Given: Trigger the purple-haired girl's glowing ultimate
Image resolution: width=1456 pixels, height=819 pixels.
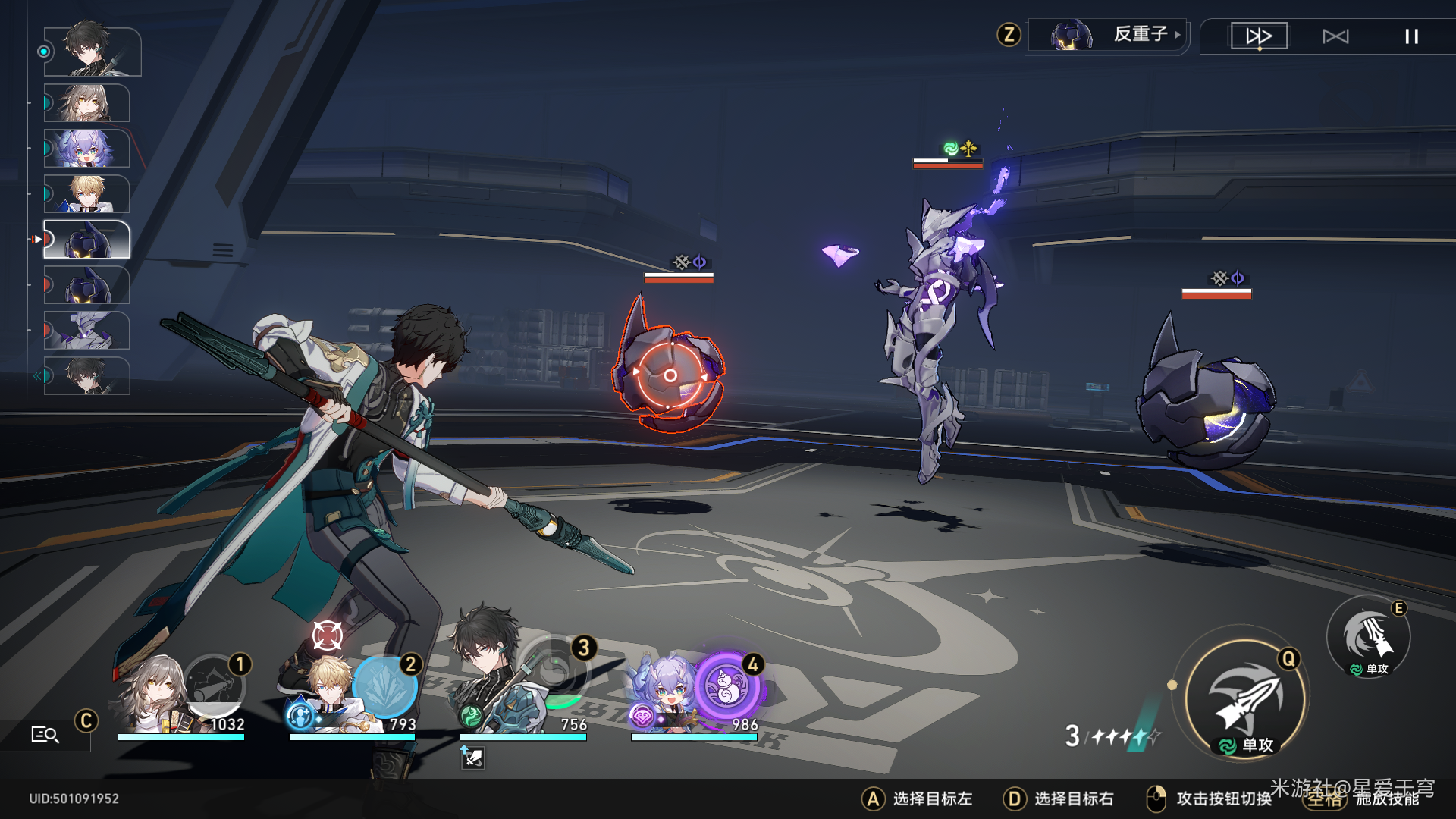Looking at the screenshot, I should click(x=726, y=686).
